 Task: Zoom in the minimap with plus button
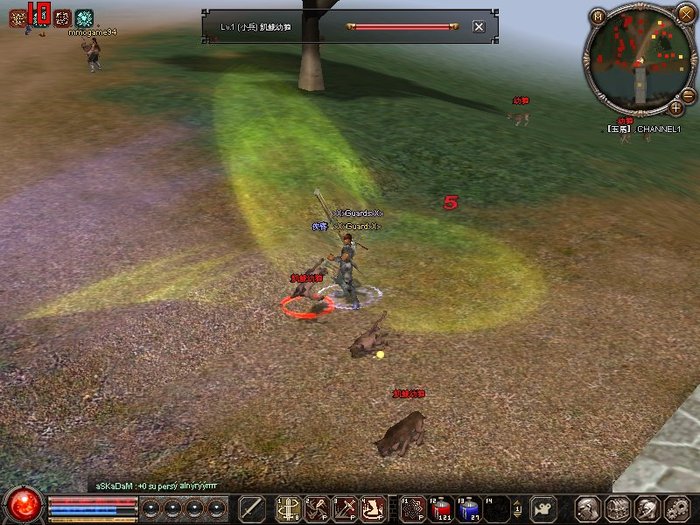[676, 107]
